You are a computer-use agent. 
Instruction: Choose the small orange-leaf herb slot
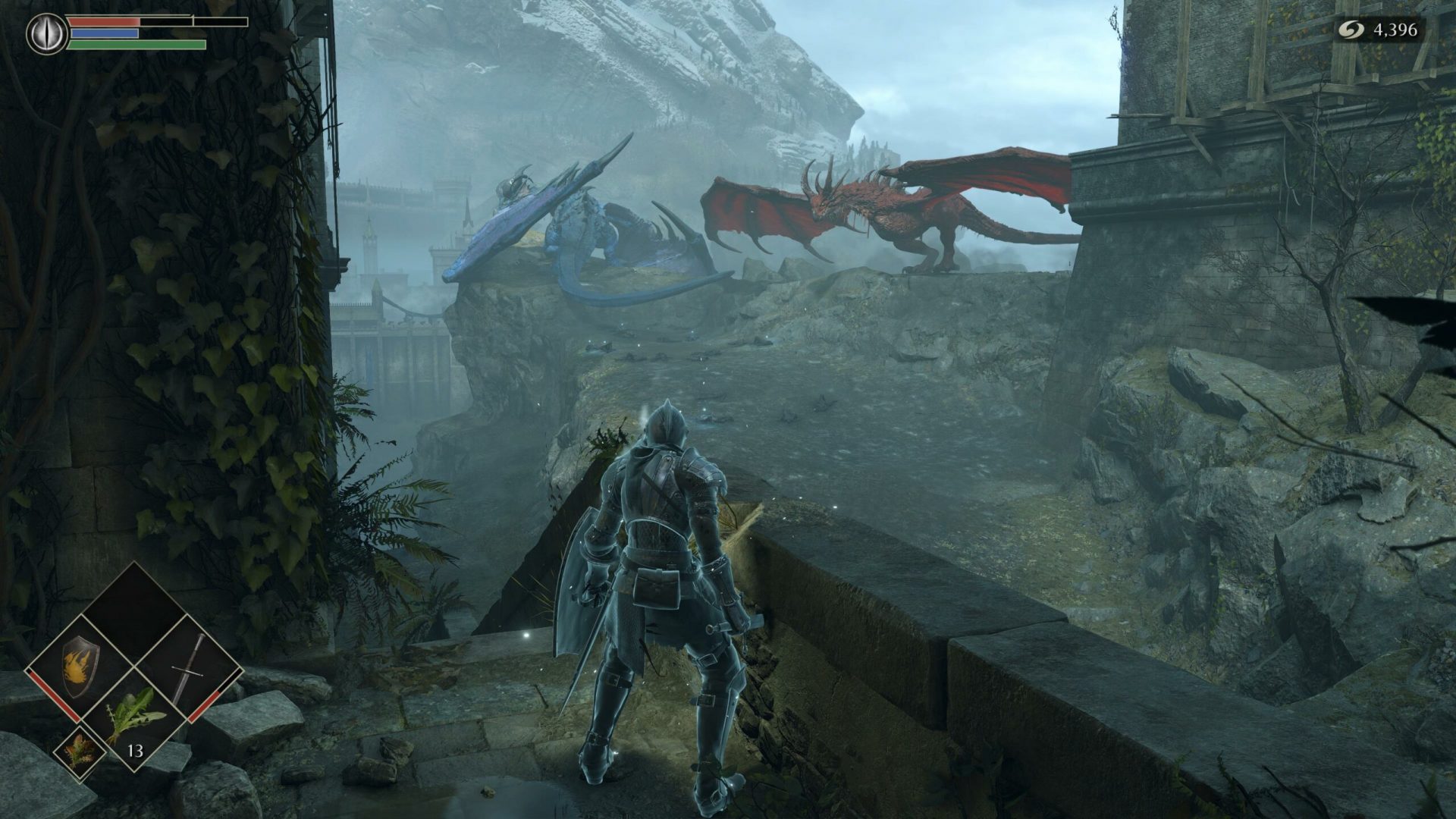tap(80, 752)
